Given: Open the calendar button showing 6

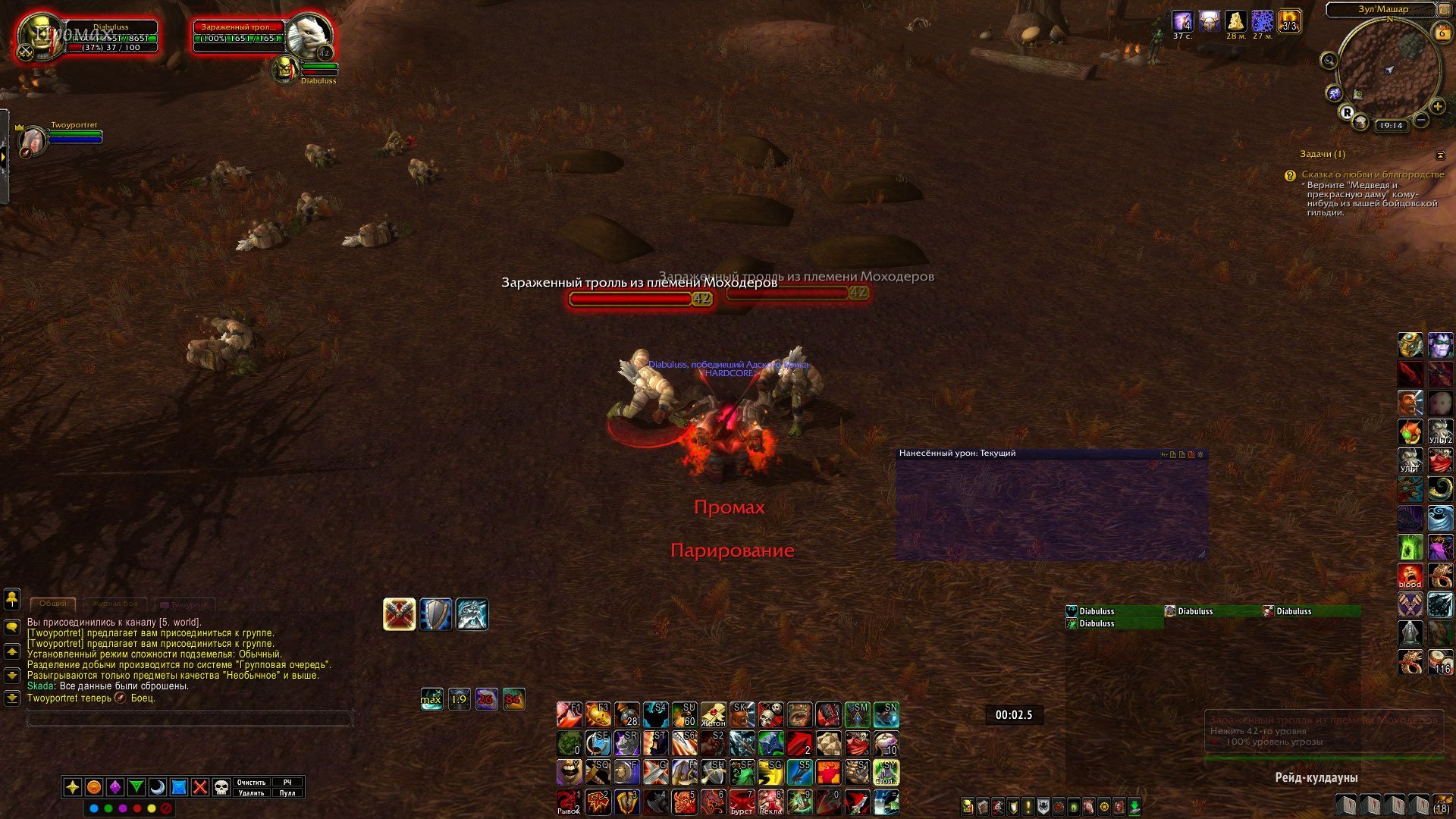Looking at the screenshot, I should click(x=1442, y=33).
